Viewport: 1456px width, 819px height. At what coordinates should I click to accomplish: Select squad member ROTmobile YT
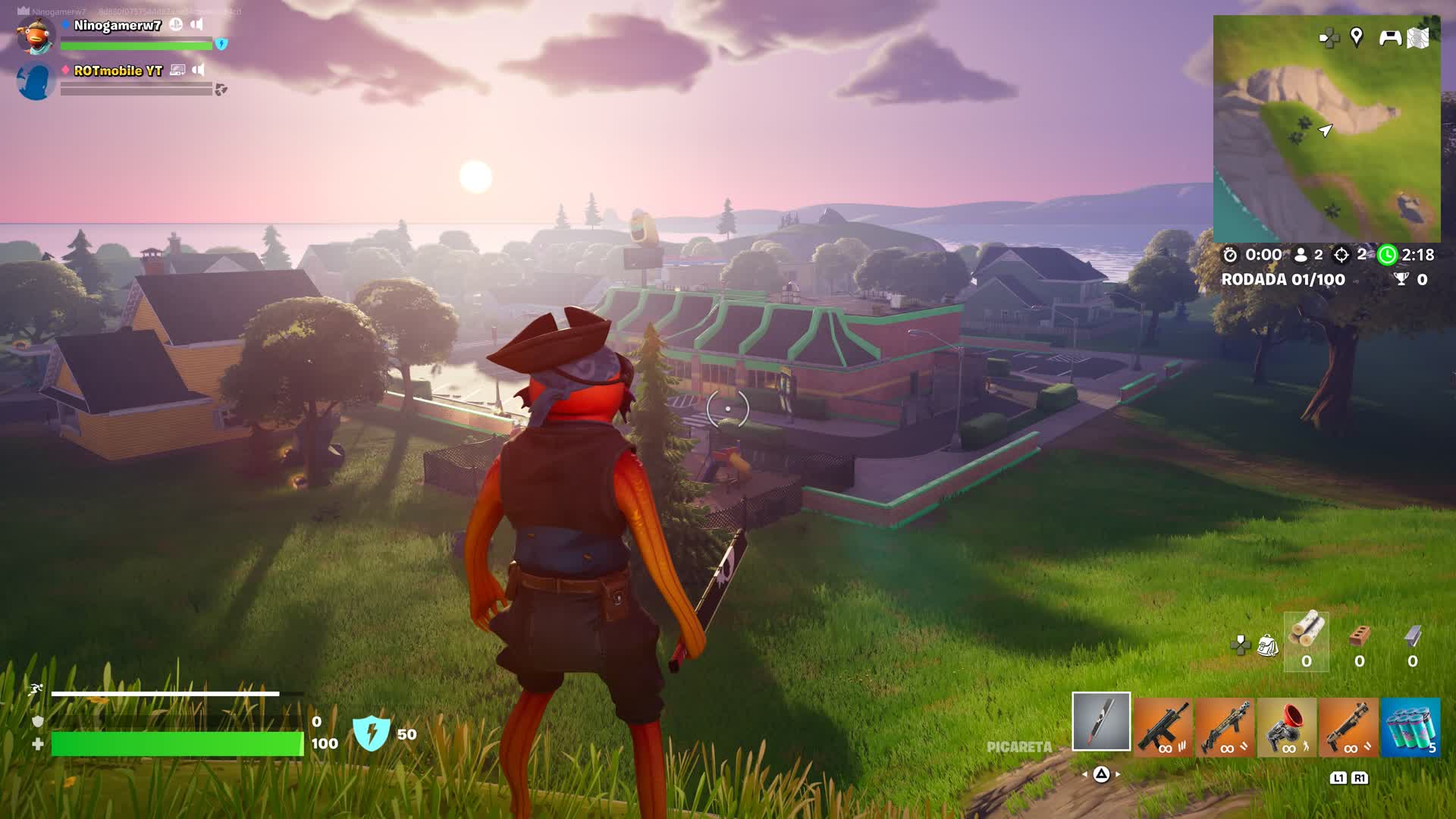coord(118,71)
